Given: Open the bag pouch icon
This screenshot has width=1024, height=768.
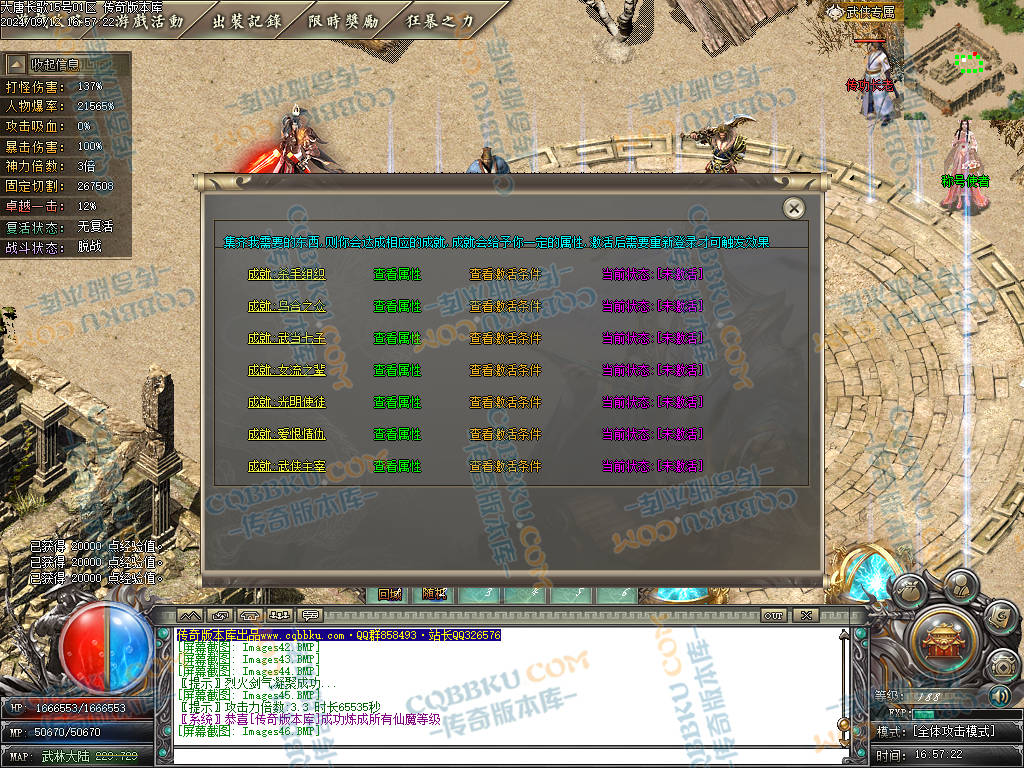Looking at the screenshot, I should click(x=909, y=590).
